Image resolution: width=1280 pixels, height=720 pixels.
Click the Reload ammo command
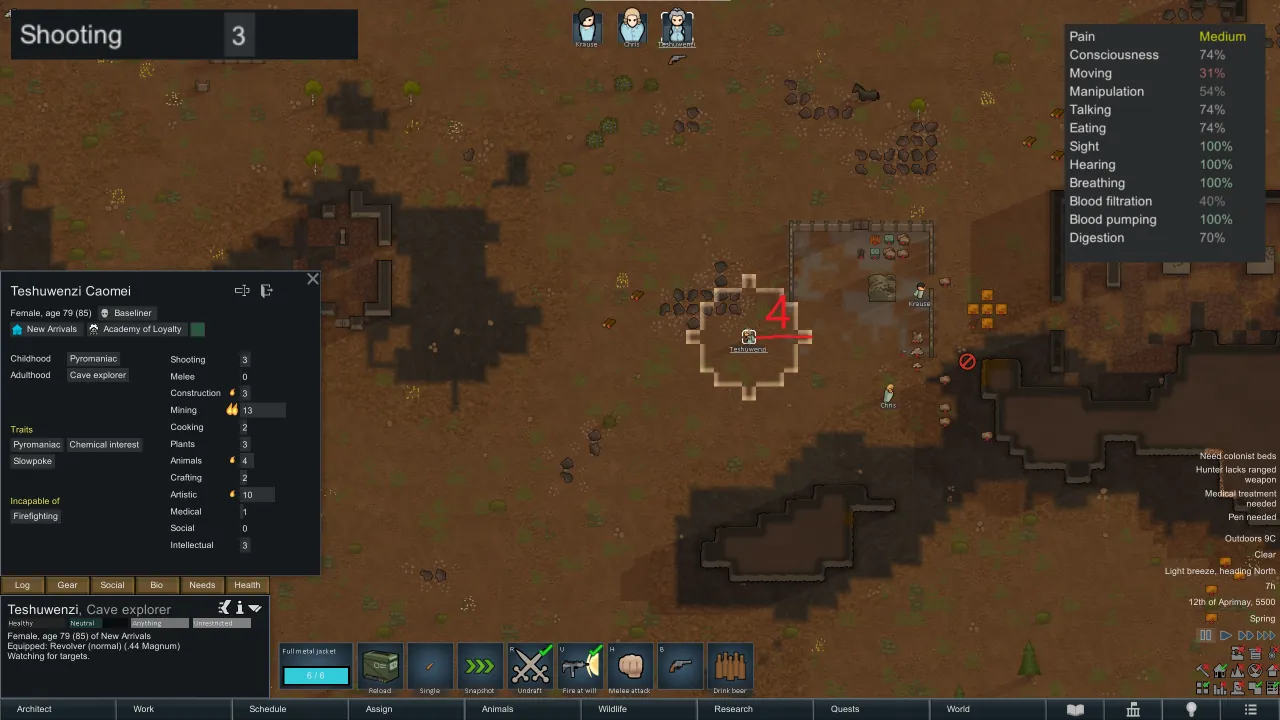click(380, 667)
